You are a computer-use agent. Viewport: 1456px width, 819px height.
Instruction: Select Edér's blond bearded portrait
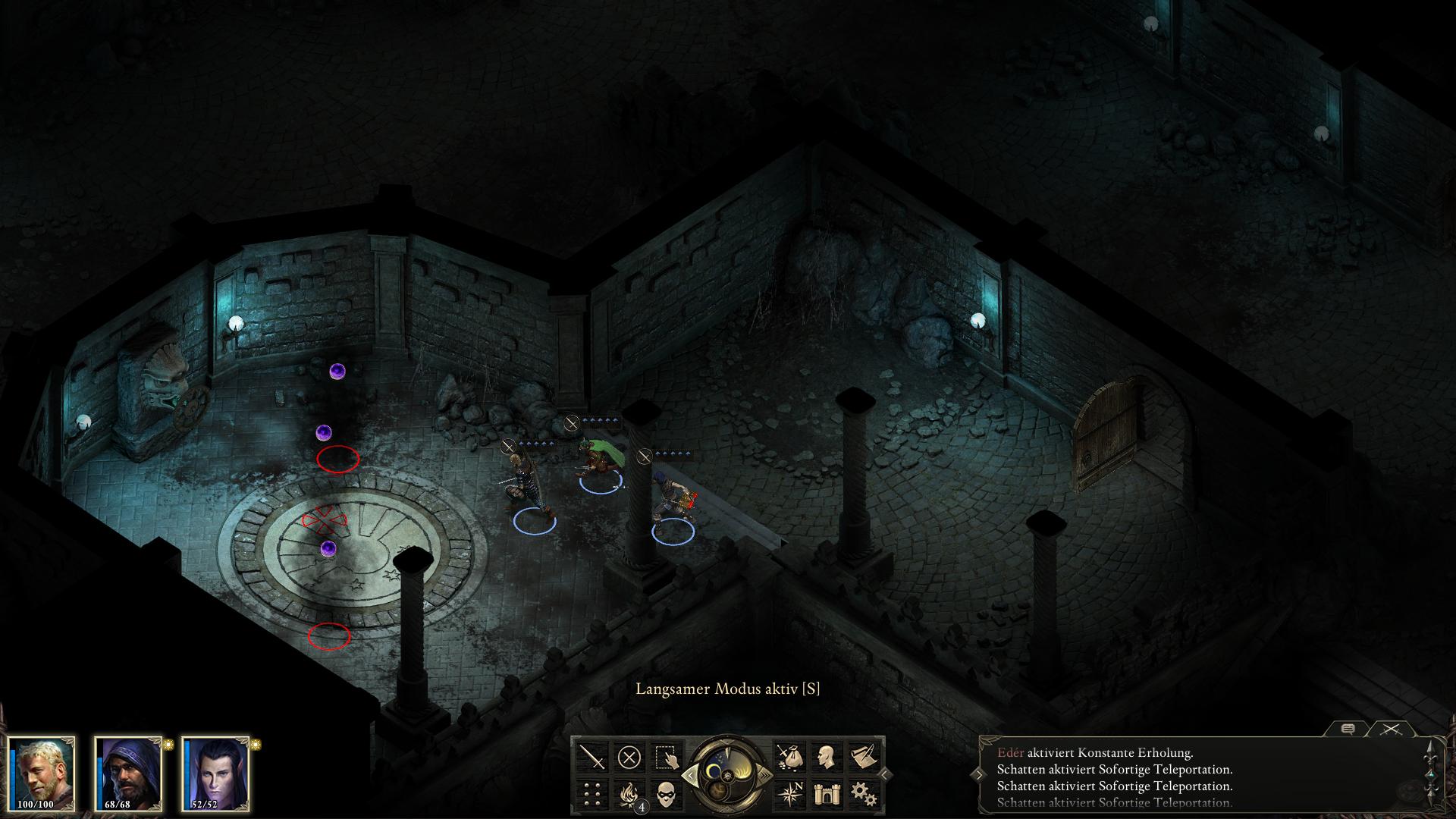pyautogui.click(x=42, y=772)
